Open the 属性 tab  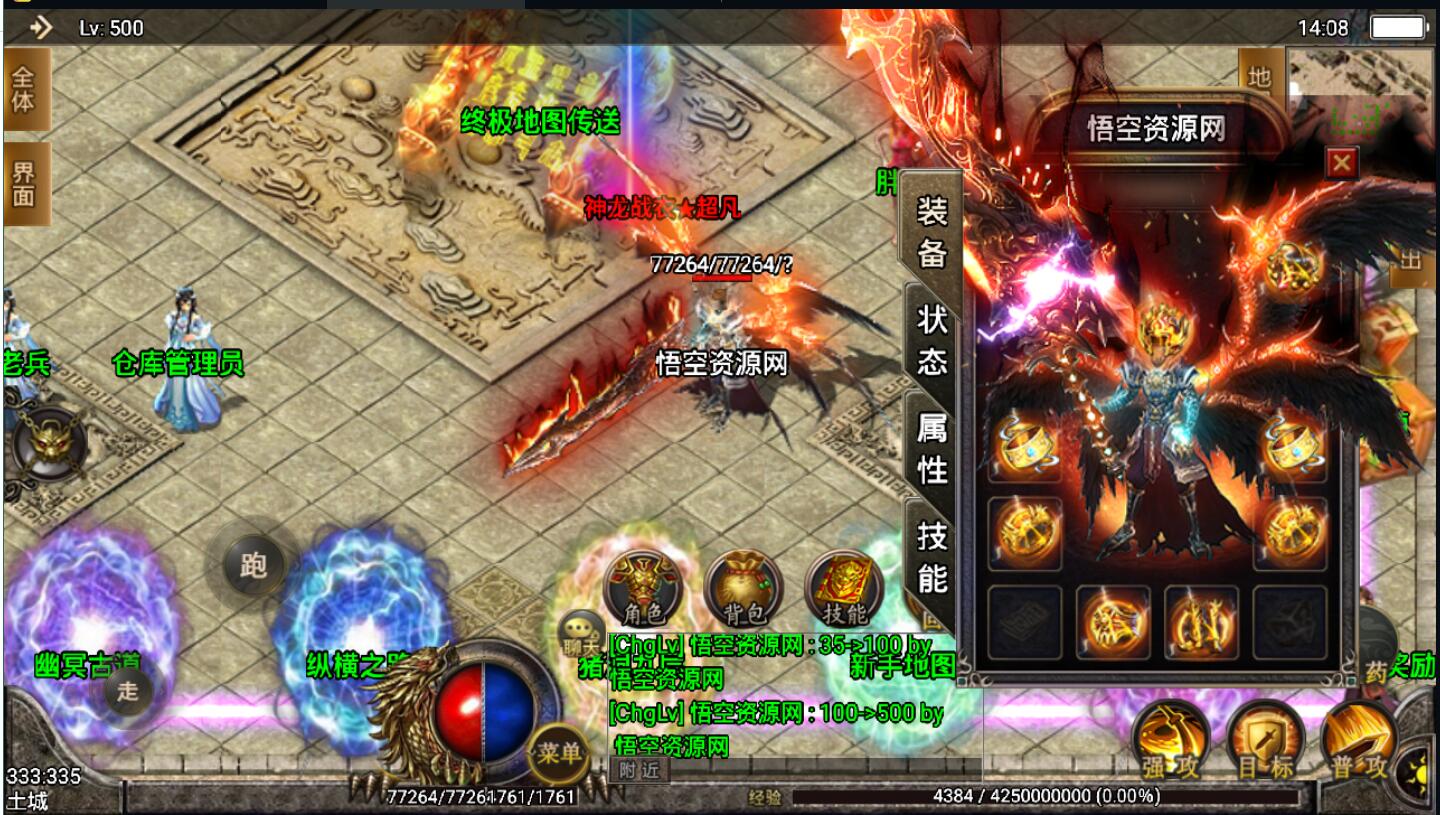click(x=931, y=447)
